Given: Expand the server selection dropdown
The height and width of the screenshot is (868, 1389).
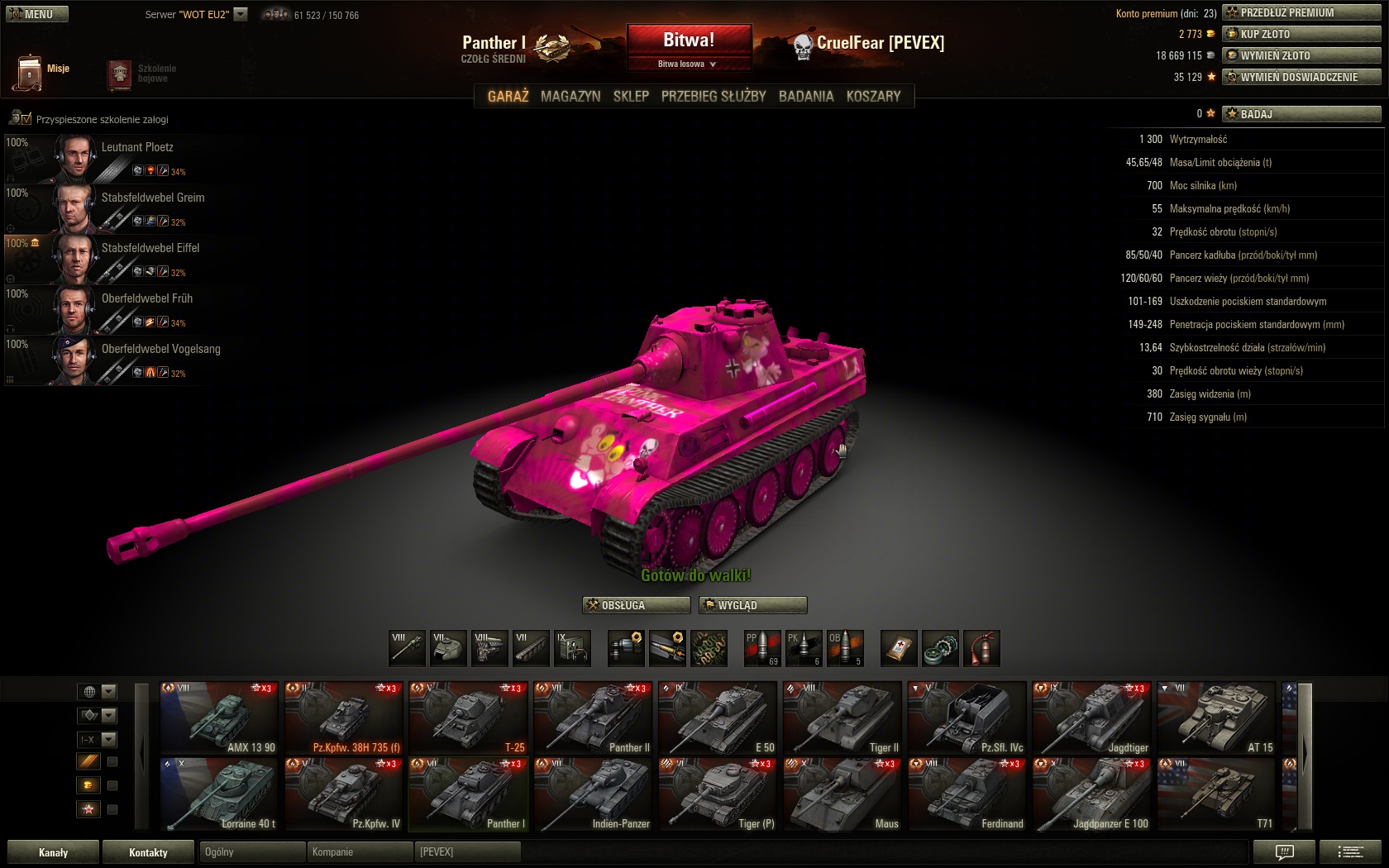Looking at the screenshot, I should [241, 14].
